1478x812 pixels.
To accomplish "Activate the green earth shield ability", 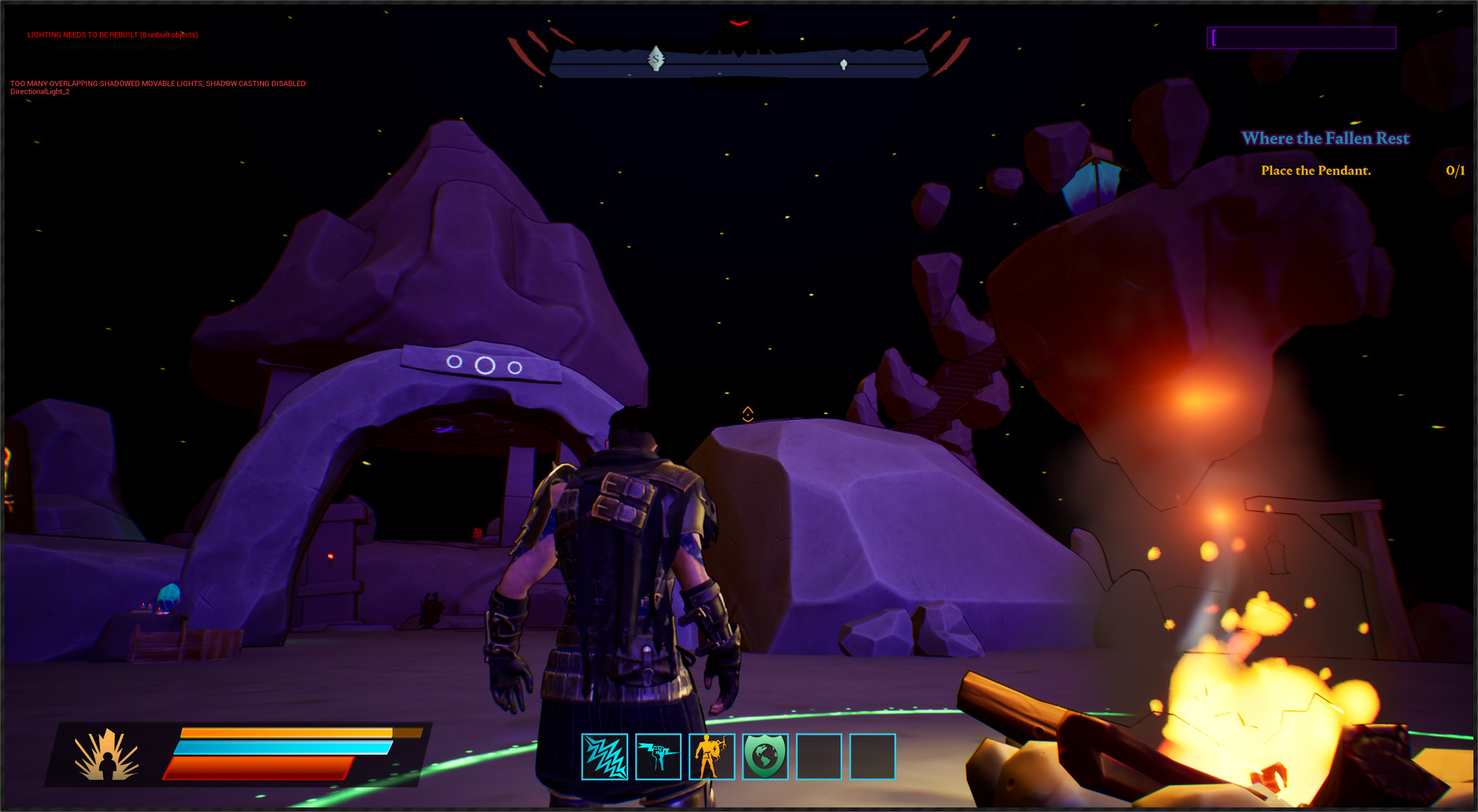I will tap(766, 757).
